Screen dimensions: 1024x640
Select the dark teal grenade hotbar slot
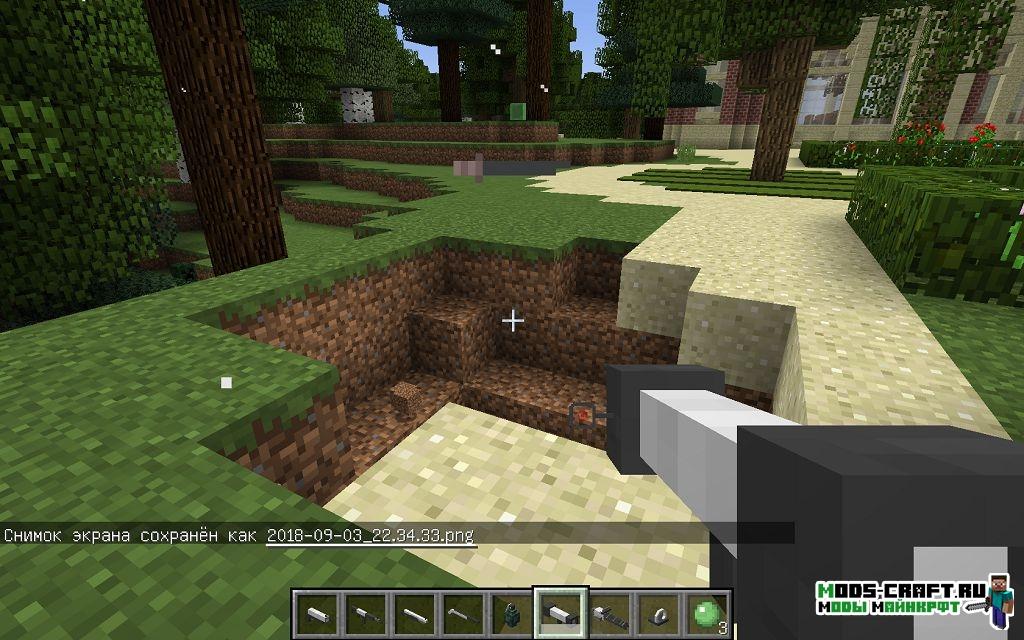[x=511, y=611]
